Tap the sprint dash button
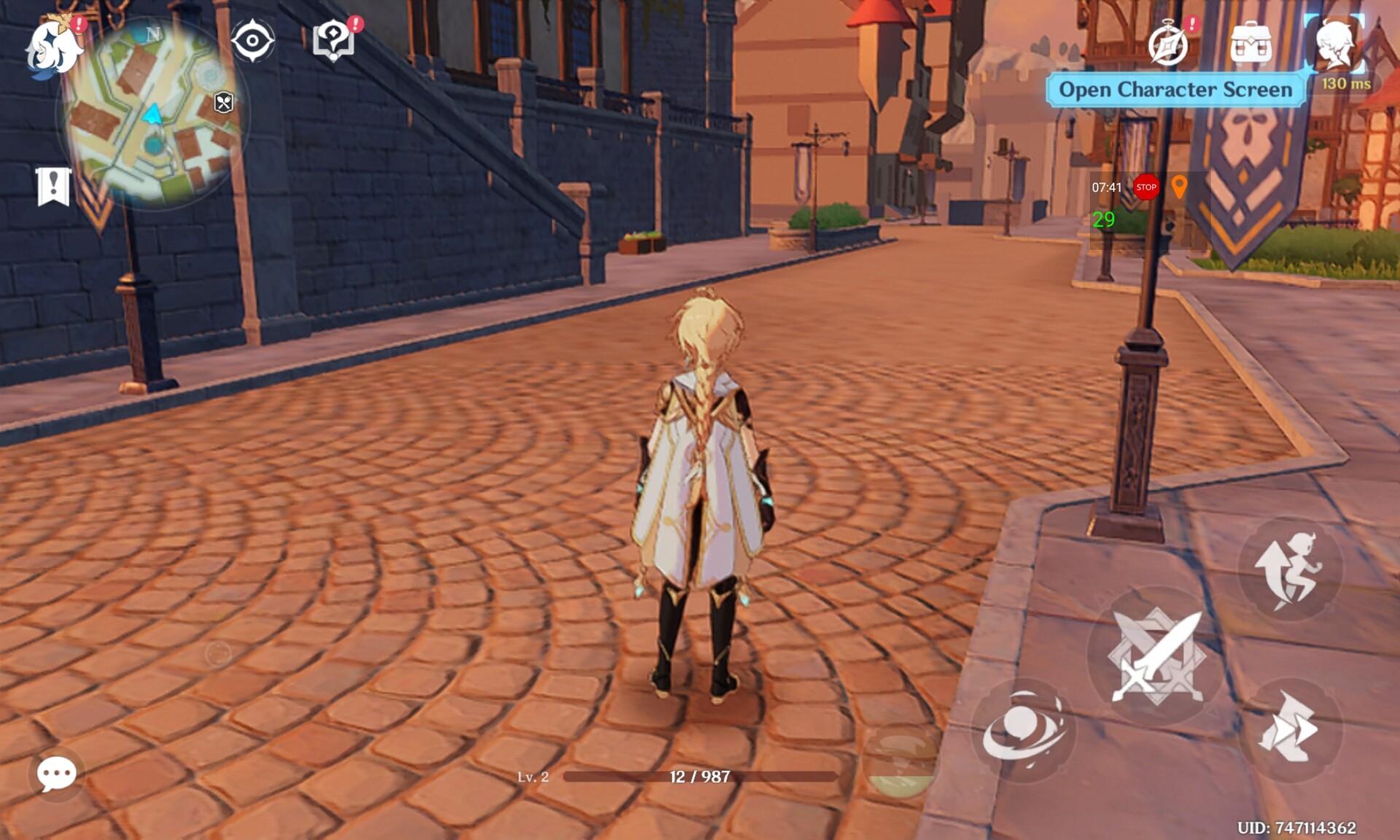This screenshot has width=1400, height=840. click(1289, 730)
